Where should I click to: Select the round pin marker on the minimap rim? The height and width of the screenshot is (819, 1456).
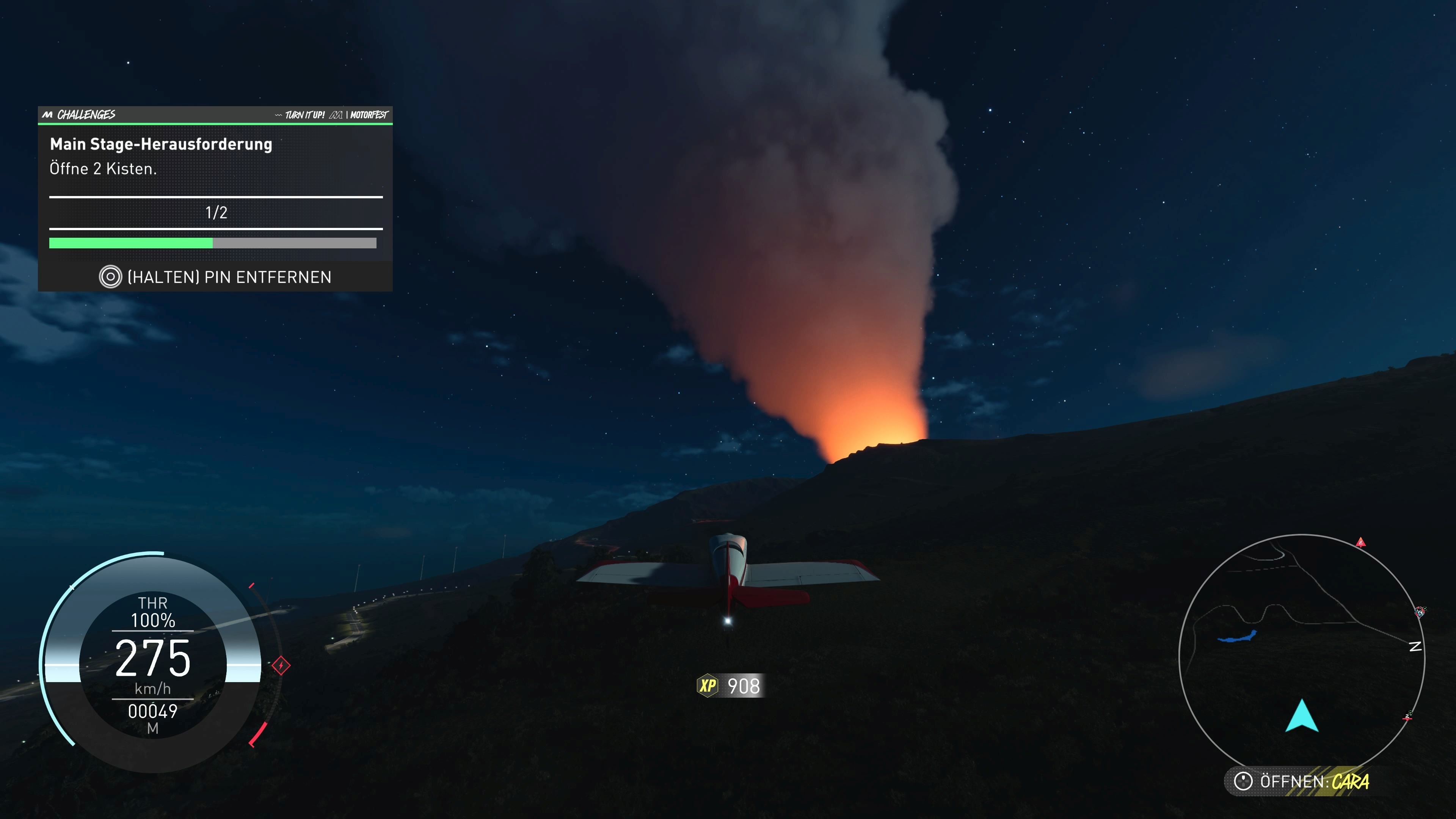click(1420, 612)
